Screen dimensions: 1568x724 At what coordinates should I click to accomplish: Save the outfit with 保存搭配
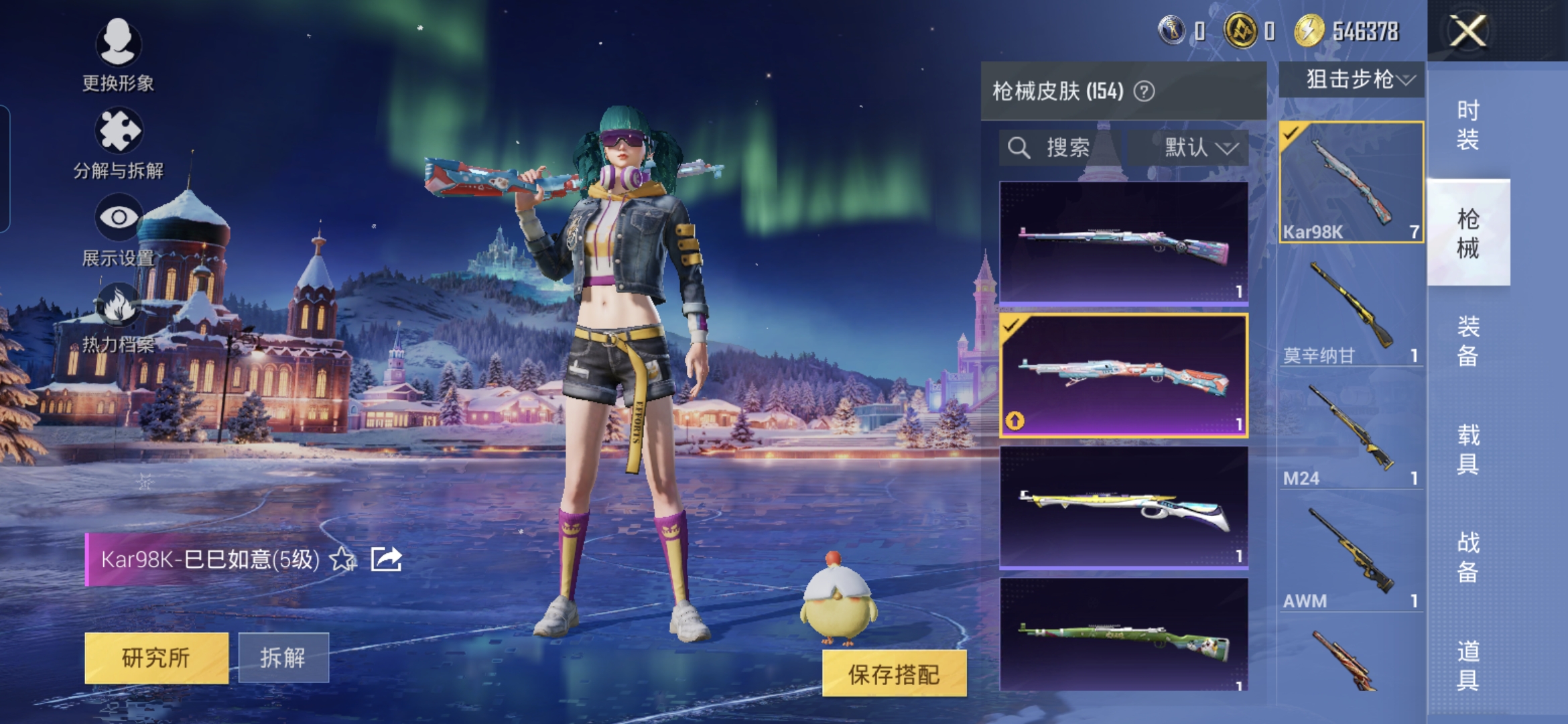click(894, 674)
